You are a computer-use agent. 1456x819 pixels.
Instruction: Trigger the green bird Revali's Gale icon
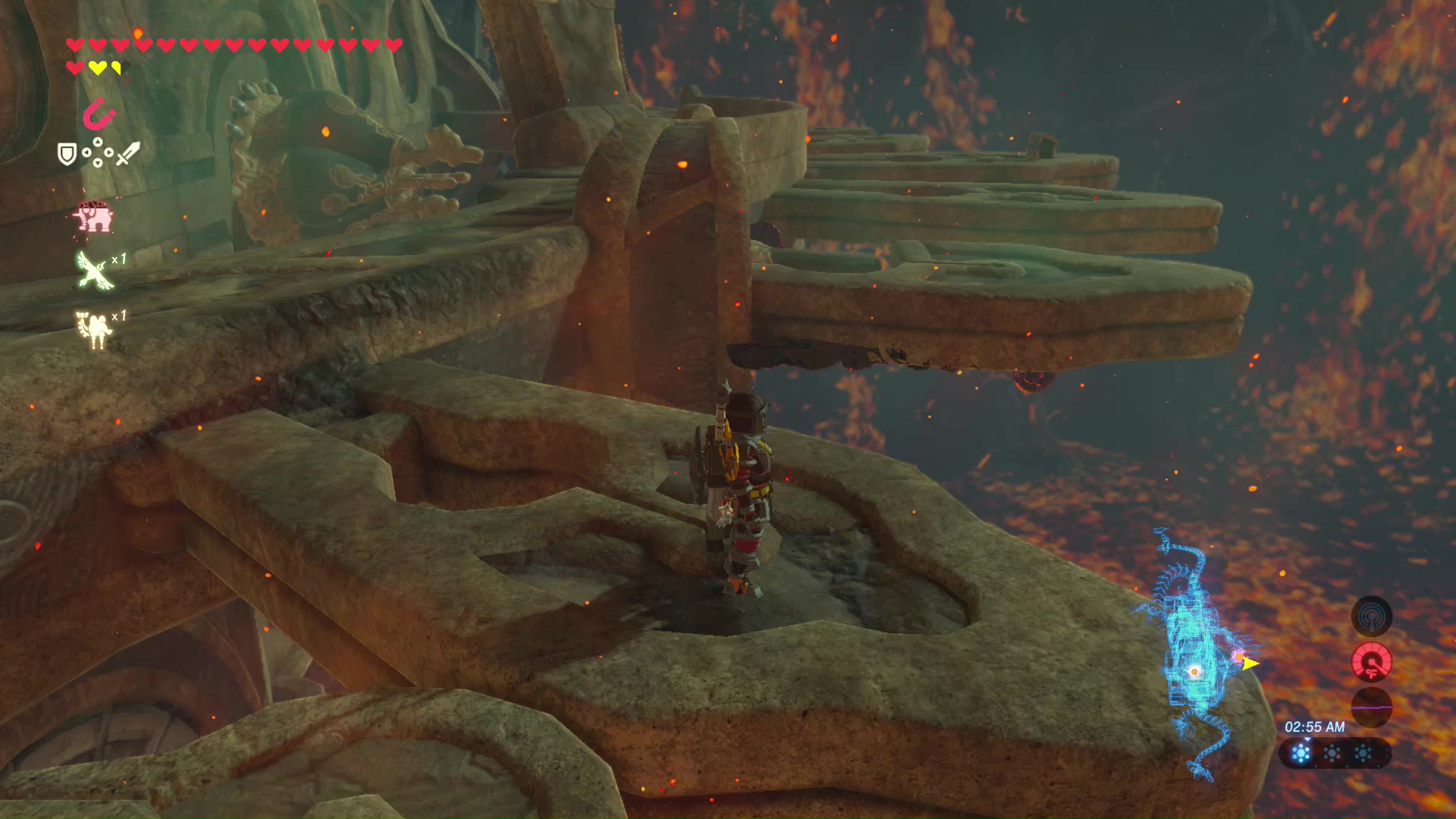[94, 270]
